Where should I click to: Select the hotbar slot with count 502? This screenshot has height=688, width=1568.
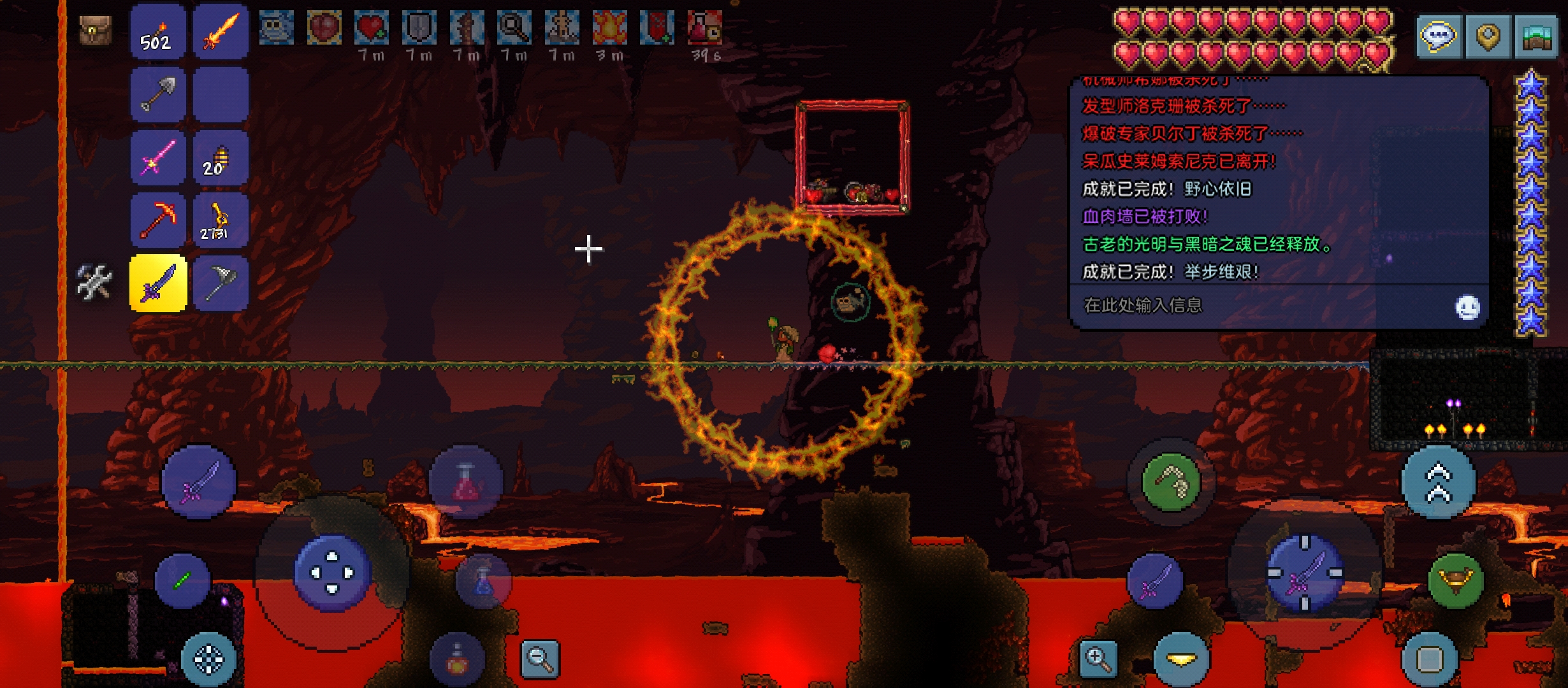pos(158,32)
